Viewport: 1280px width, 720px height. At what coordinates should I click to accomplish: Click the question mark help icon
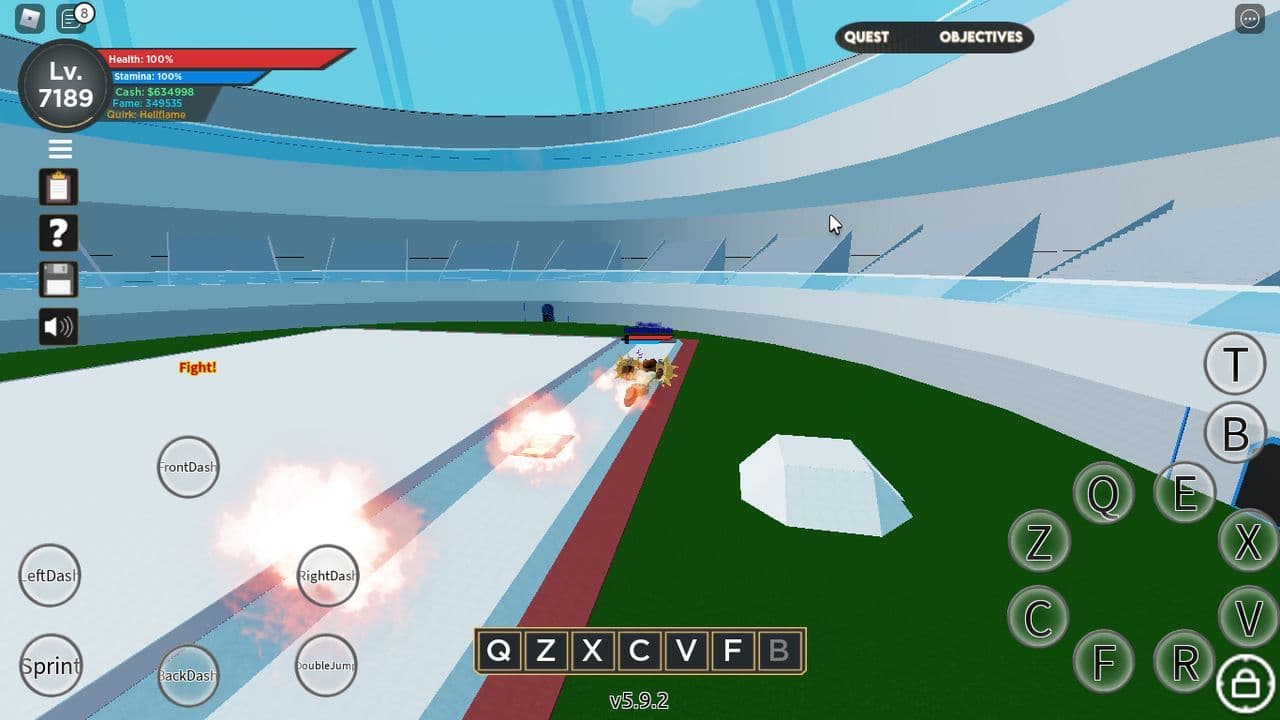(x=59, y=233)
